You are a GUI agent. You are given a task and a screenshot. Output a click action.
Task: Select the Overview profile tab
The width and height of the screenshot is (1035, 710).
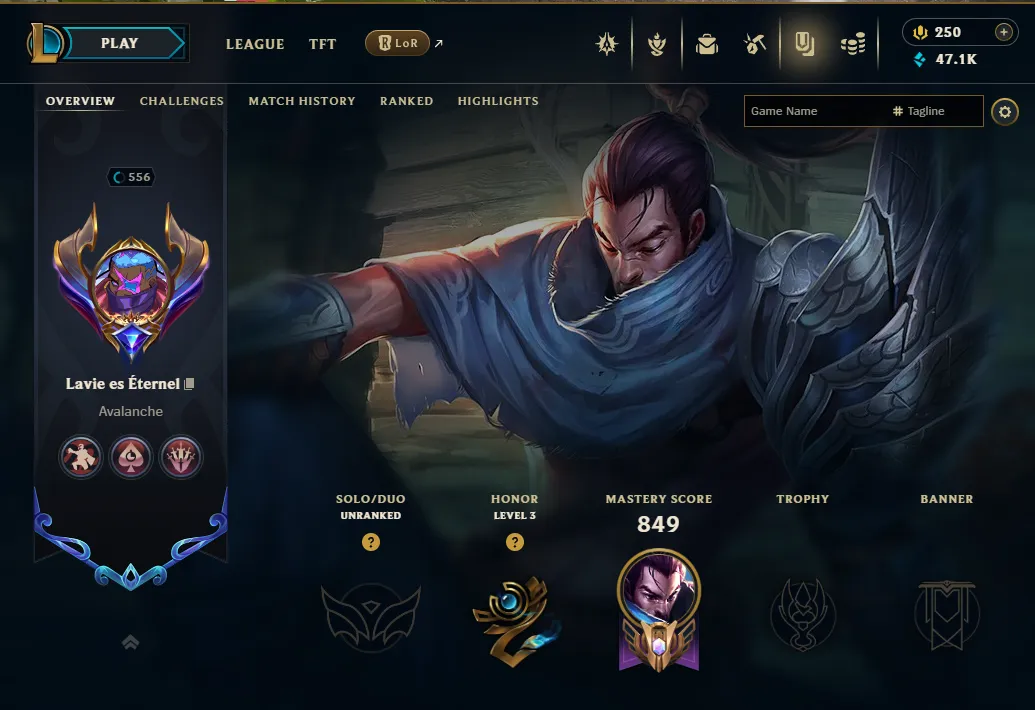pos(80,101)
